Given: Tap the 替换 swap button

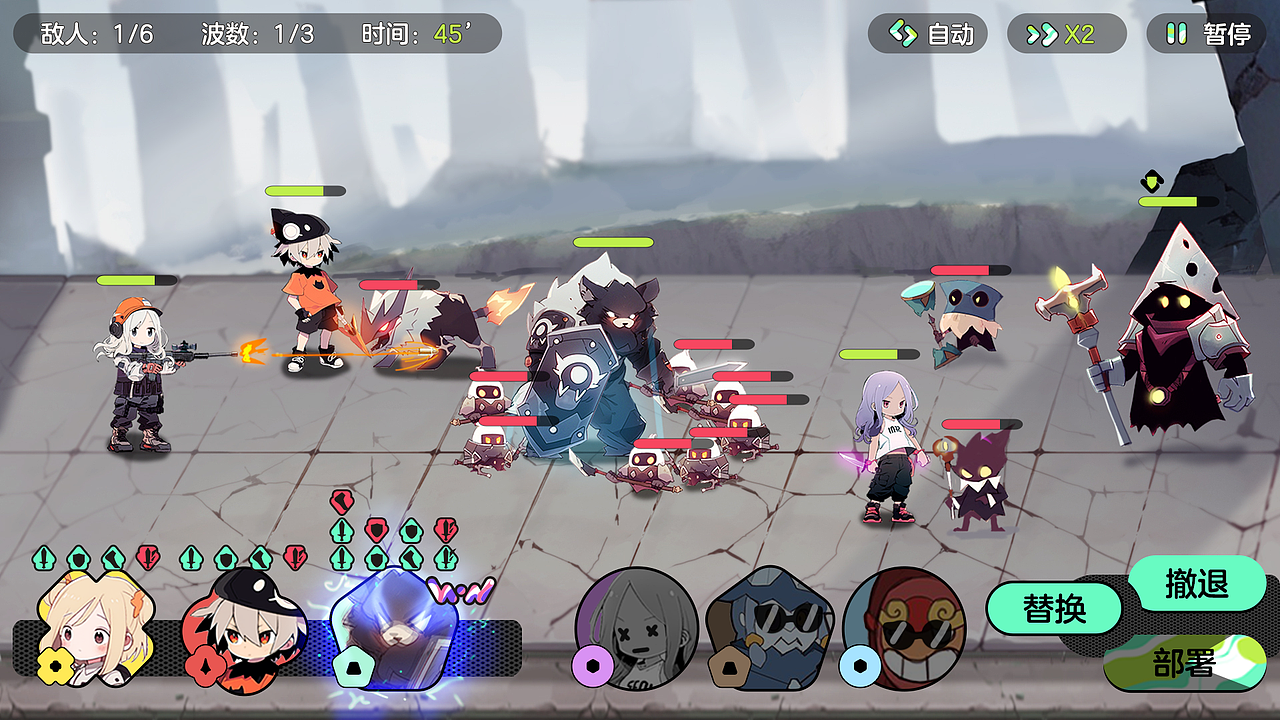Looking at the screenshot, I should point(1054,608).
